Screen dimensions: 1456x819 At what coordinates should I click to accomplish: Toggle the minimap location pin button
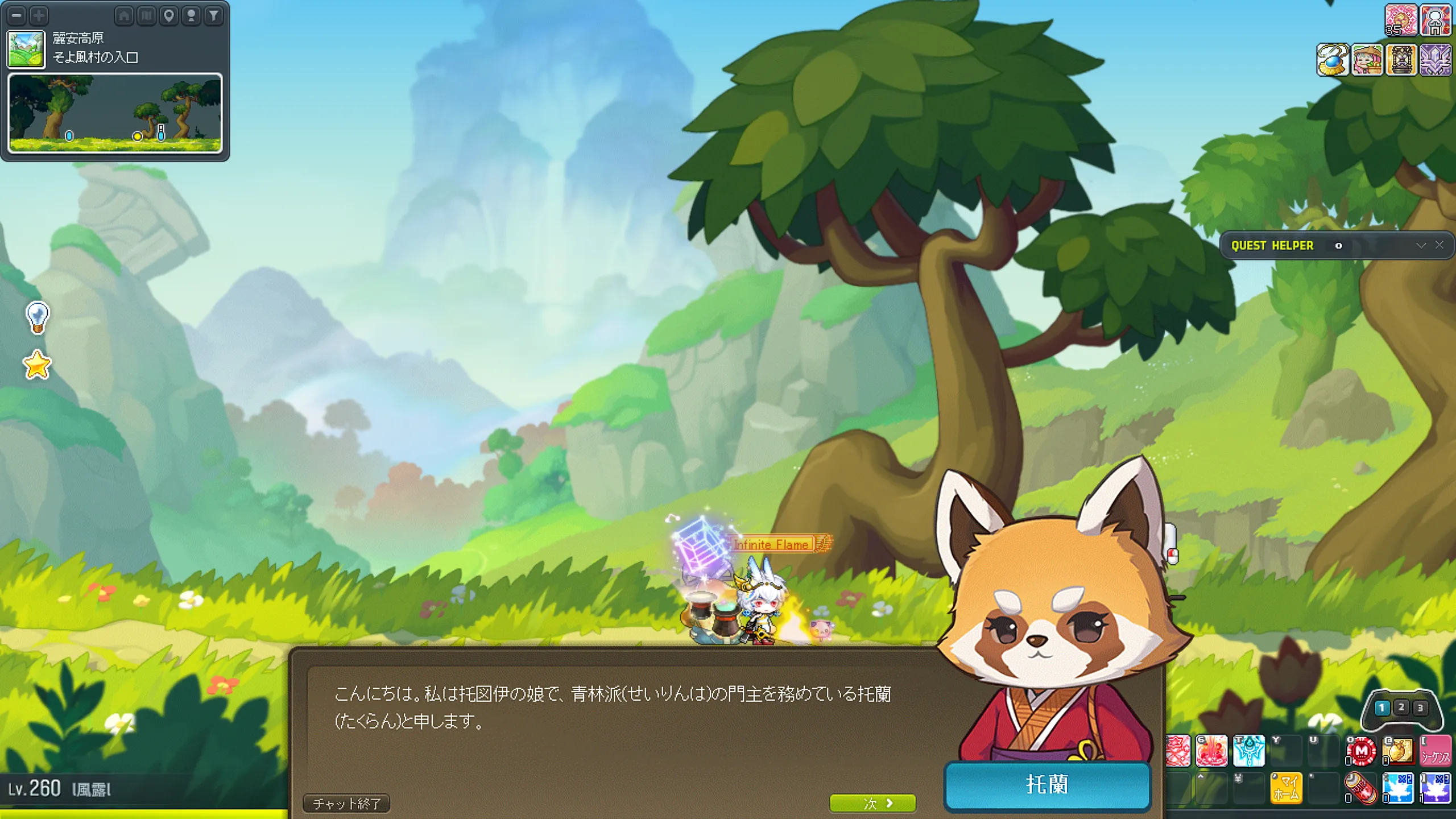click(169, 15)
